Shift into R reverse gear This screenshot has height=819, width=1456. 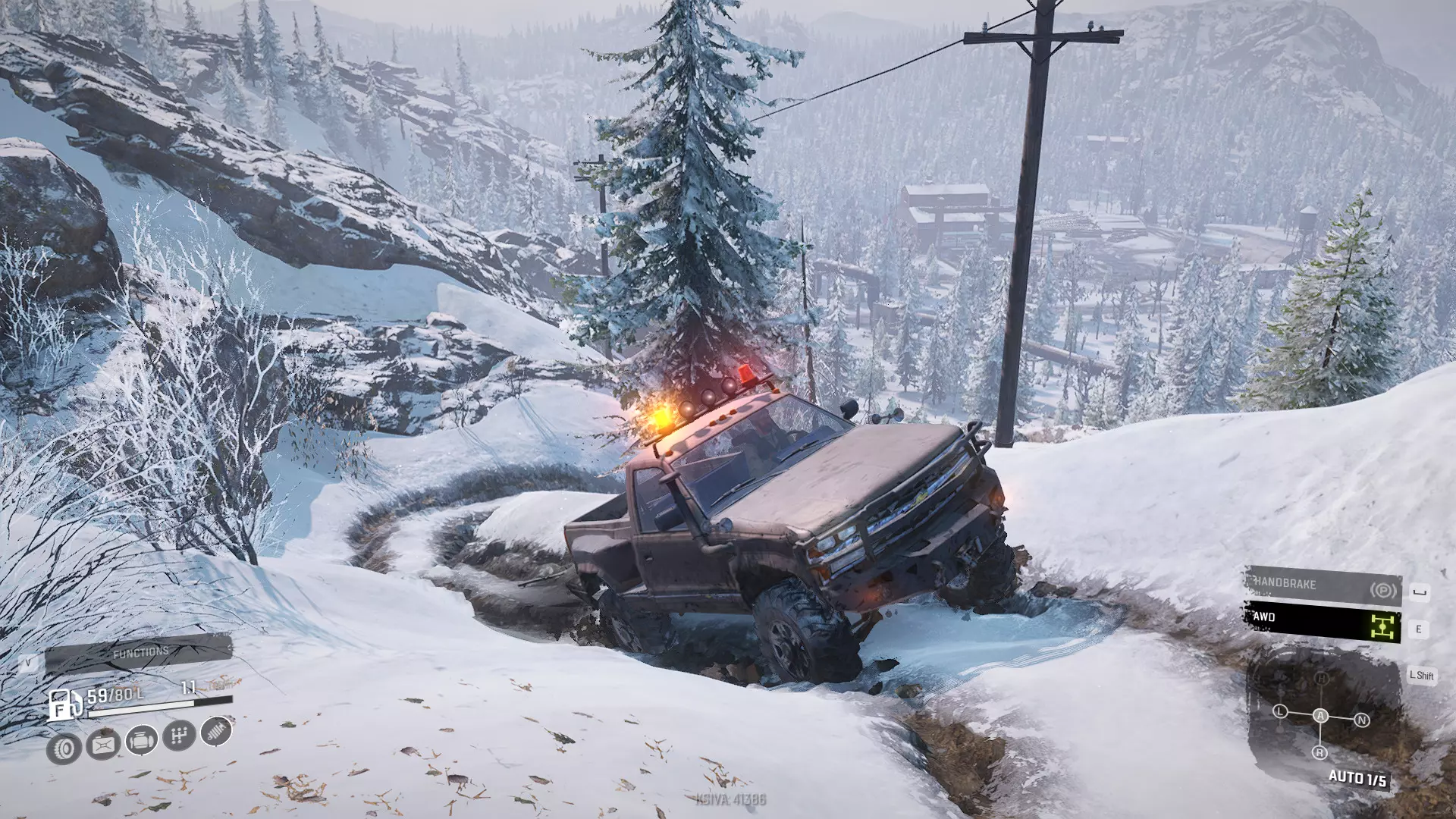click(1319, 752)
